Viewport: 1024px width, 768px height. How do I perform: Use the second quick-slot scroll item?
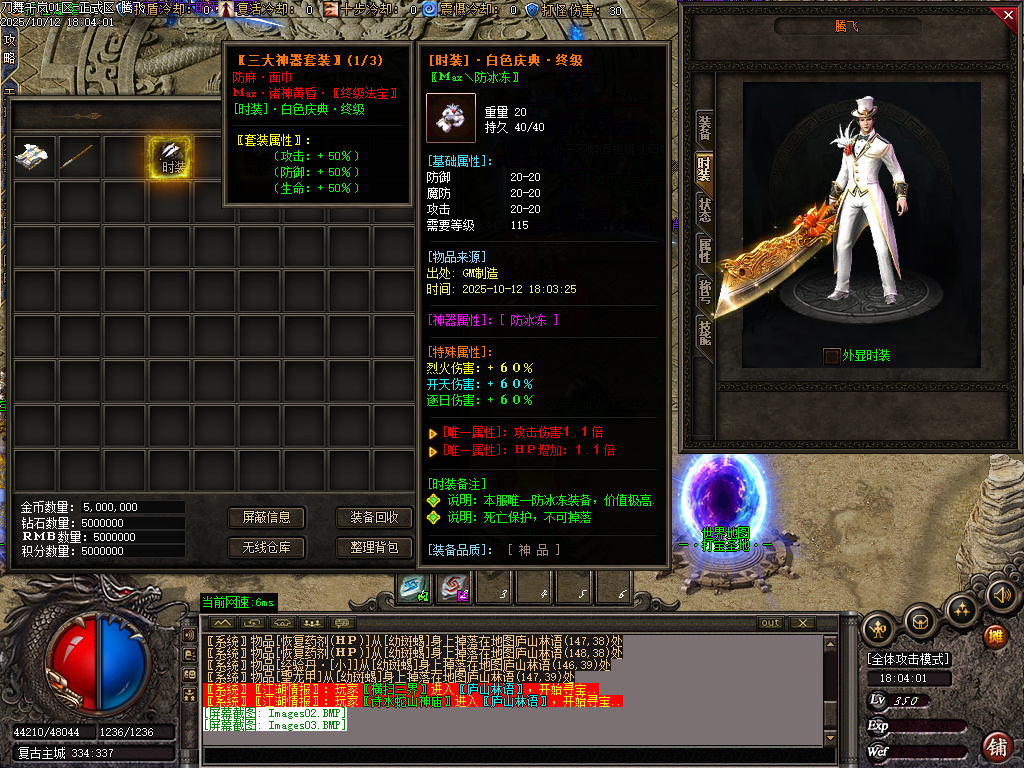(455, 588)
